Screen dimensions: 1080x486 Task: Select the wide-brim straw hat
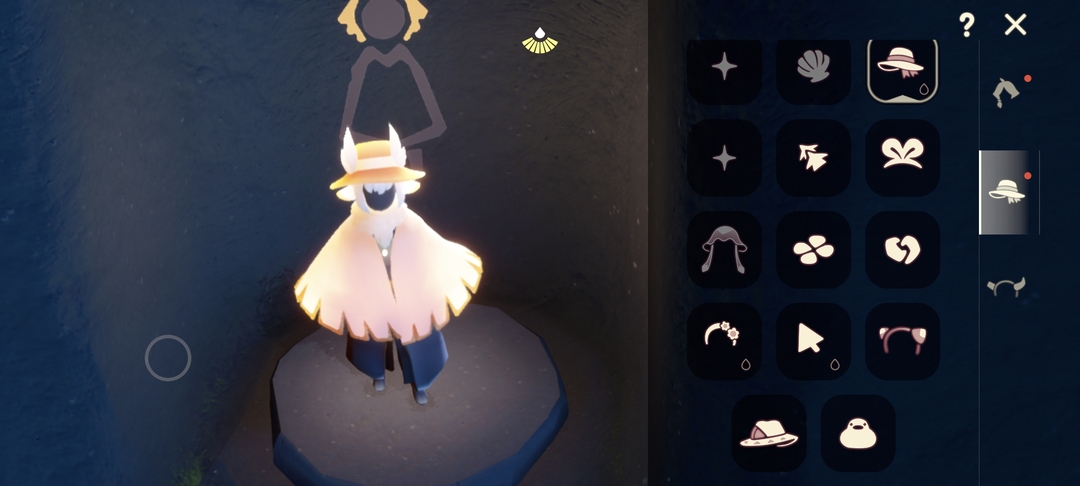(x=768, y=433)
